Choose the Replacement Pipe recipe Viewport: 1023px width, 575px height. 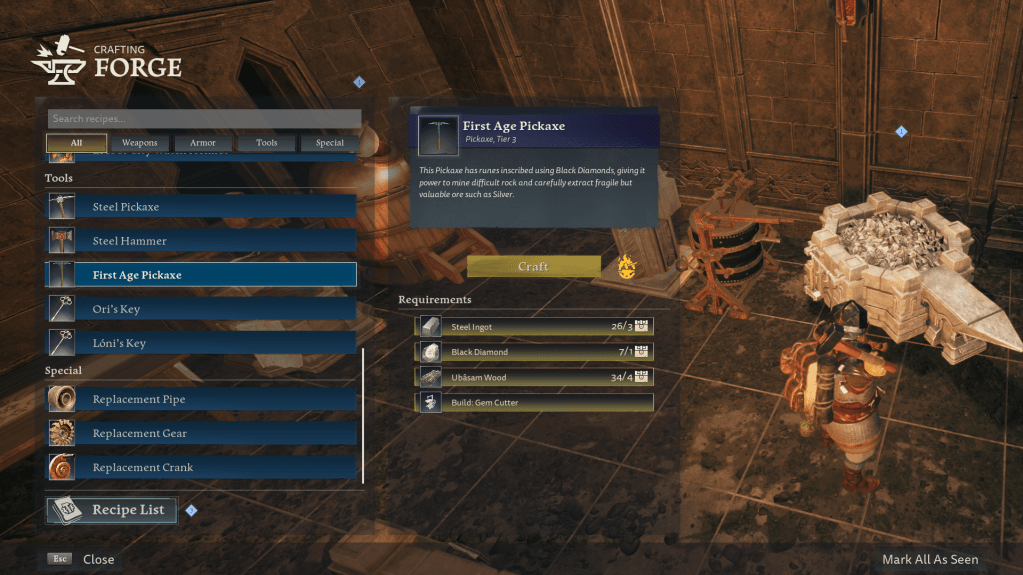(202, 399)
